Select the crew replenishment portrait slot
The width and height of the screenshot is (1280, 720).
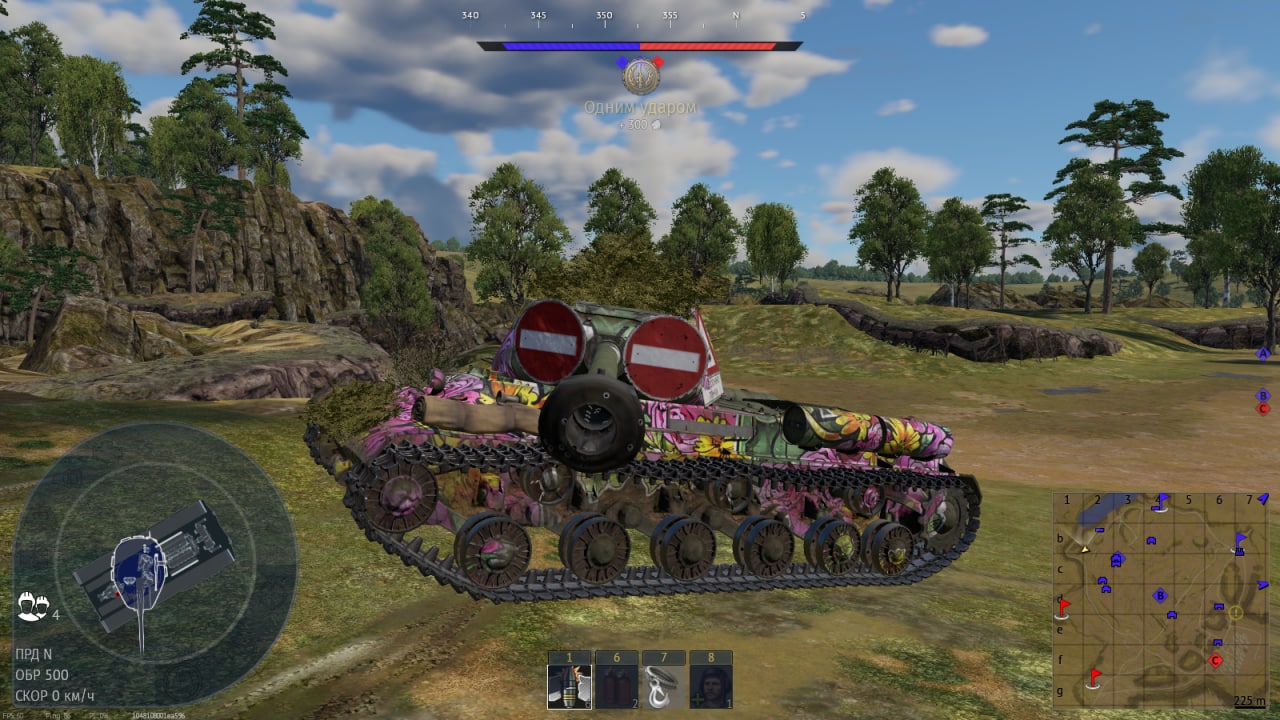711,687
